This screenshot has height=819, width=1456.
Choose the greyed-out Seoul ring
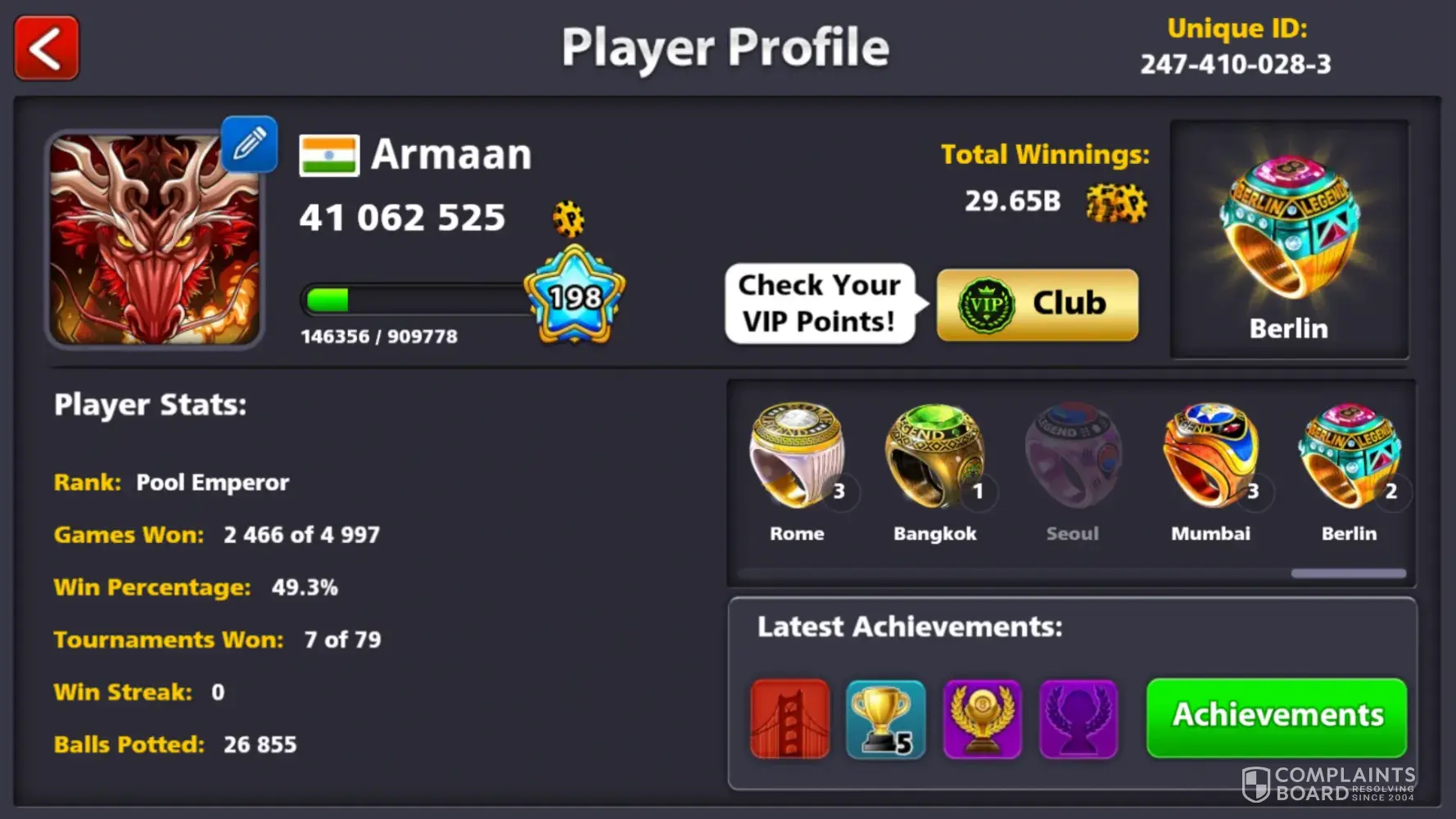[x=1073, y=459]
